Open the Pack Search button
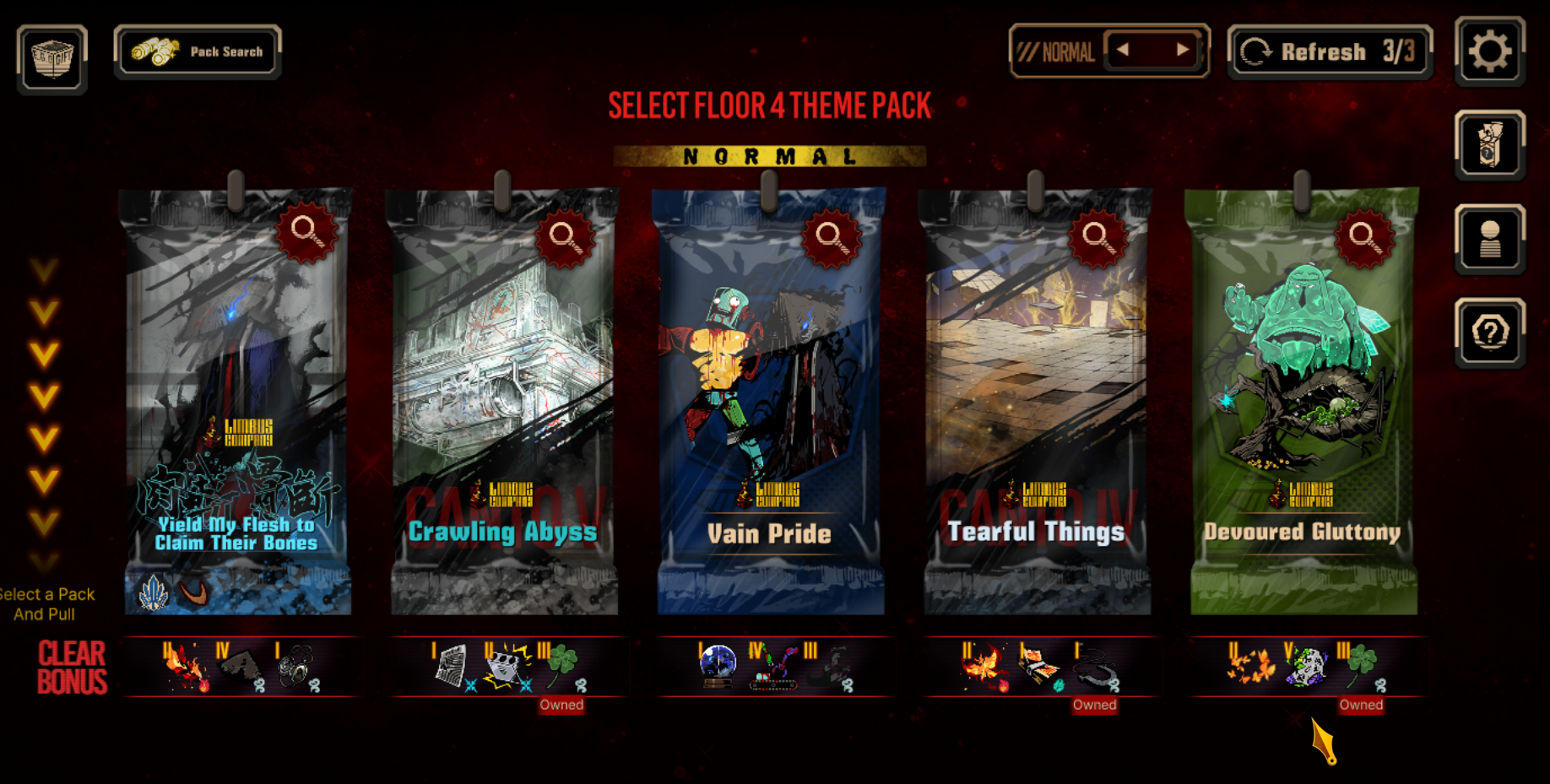The width and height of the screenshot is (1550, 784). (198, 51)
